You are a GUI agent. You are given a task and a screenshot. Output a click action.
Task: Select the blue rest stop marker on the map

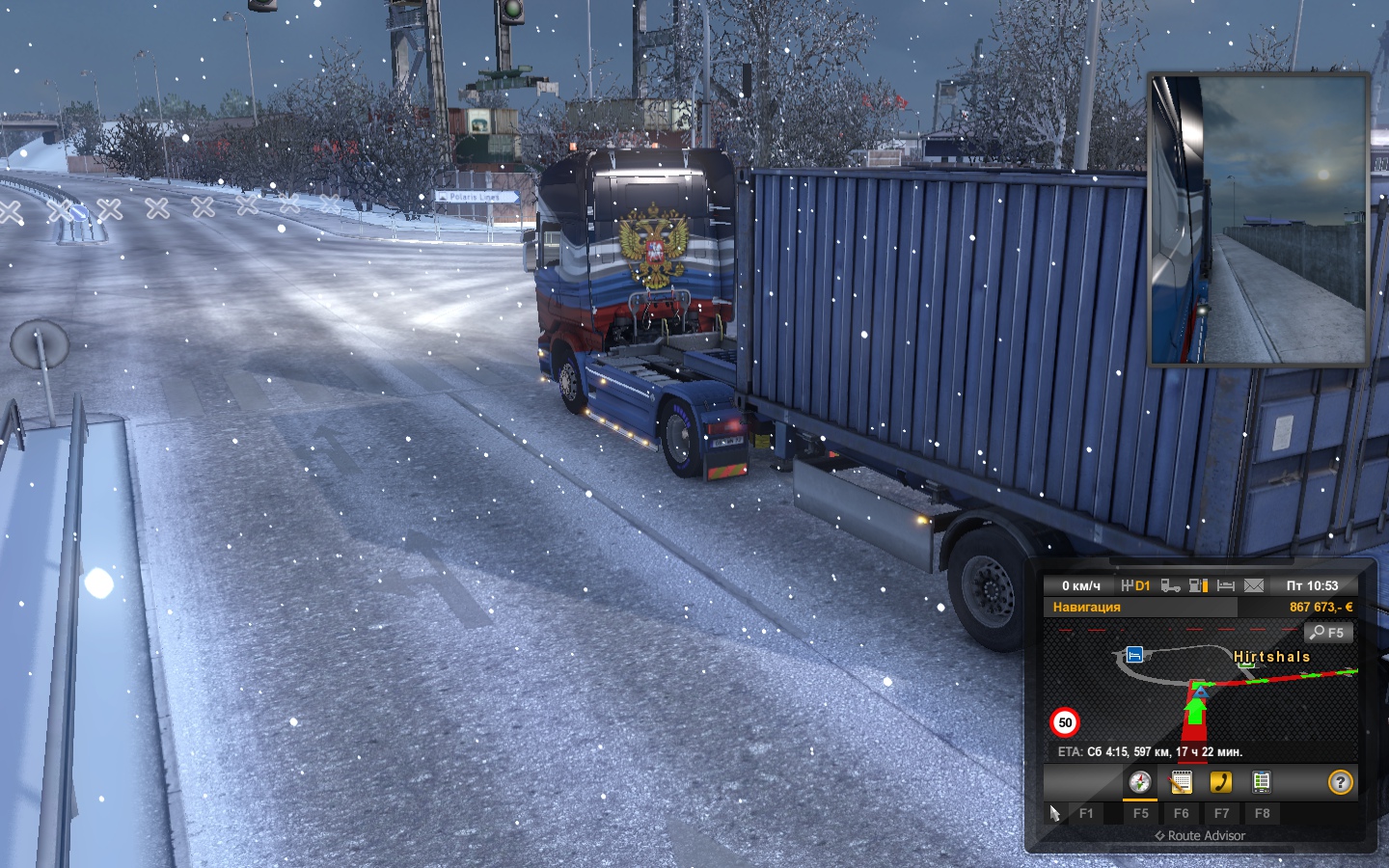coord(1134,655)
